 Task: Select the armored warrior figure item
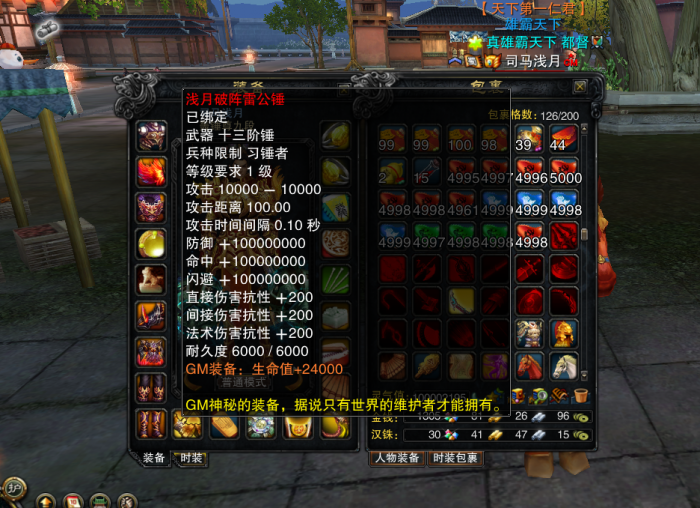tap(530, 333)
